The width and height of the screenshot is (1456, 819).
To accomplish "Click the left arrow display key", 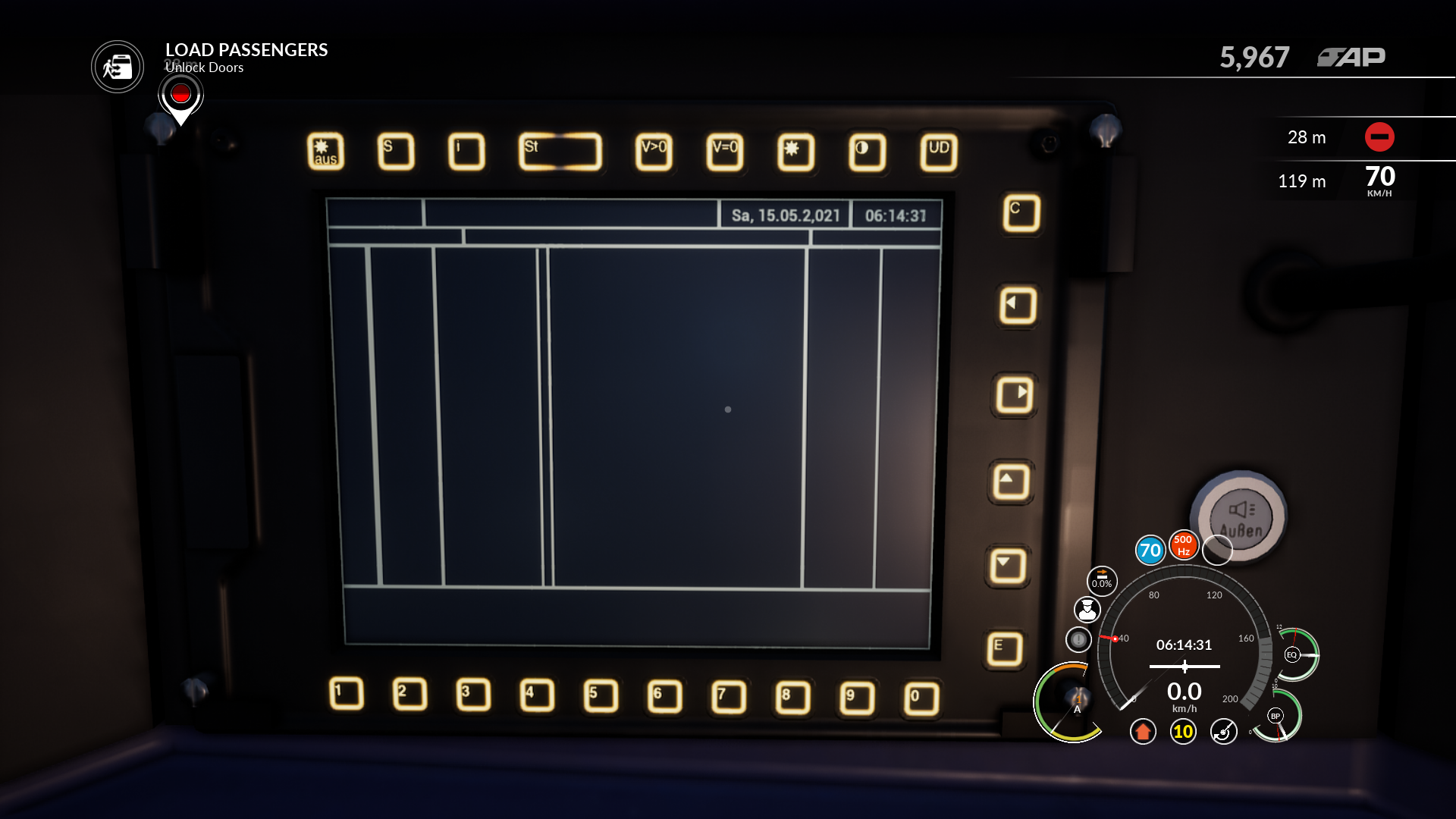I will point(1018,306).
